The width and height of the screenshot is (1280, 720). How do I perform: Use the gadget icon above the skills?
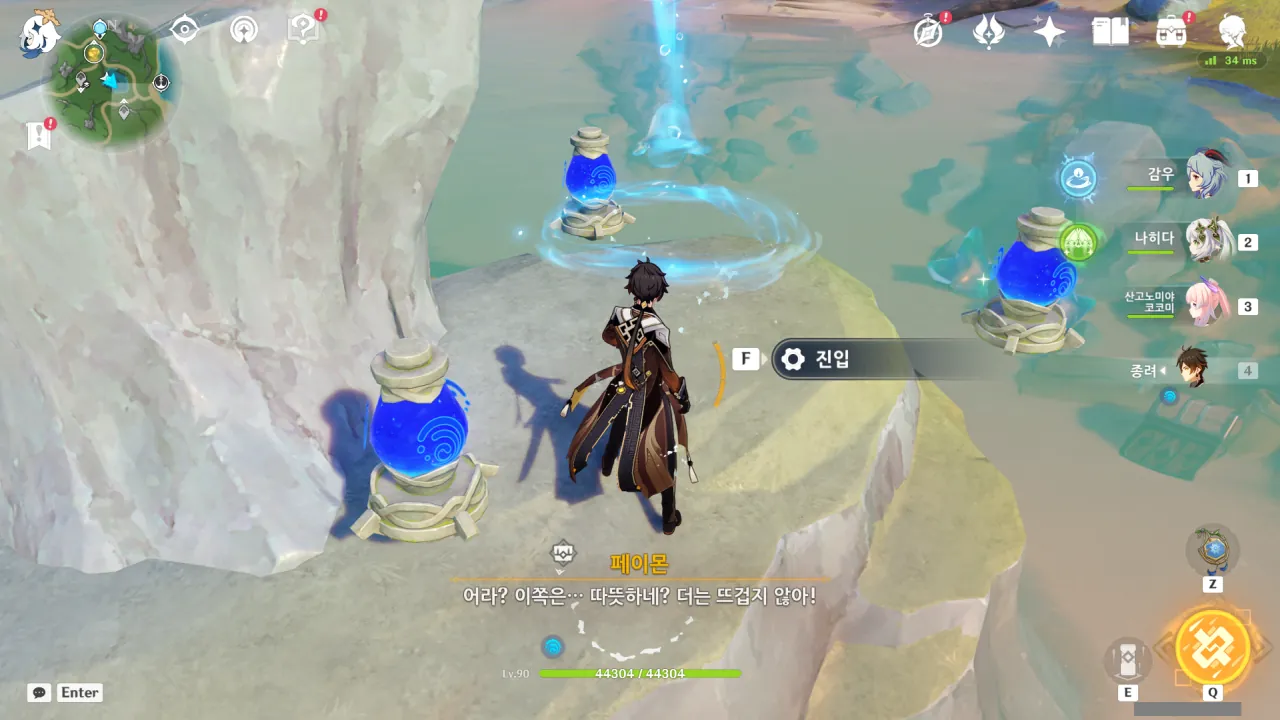click(1212, 550)
